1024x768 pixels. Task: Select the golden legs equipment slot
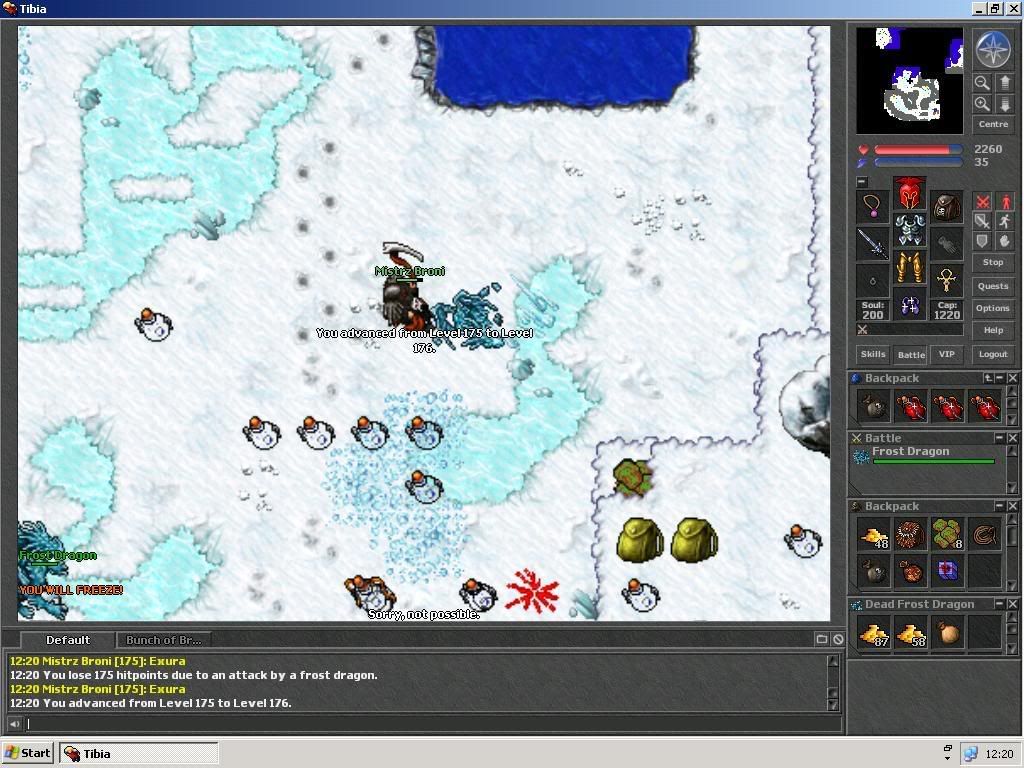point(909,267)
